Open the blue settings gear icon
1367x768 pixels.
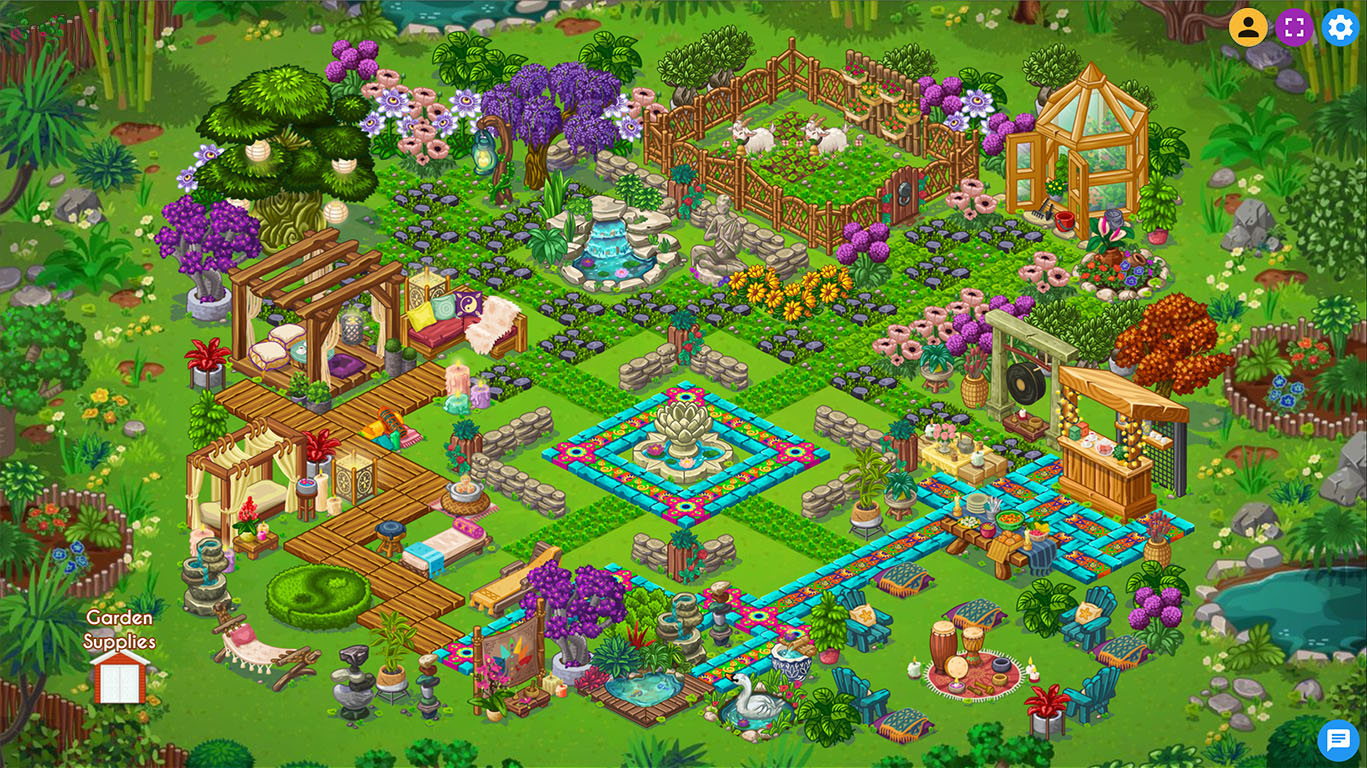[x=1339, y=27]
